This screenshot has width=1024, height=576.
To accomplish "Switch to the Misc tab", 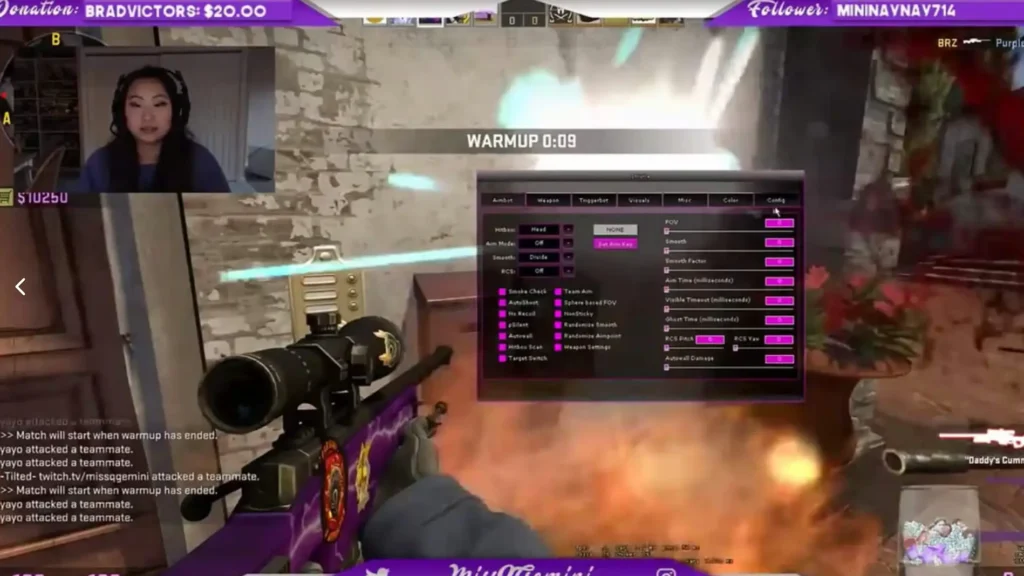I will click(x=684, y=200).
